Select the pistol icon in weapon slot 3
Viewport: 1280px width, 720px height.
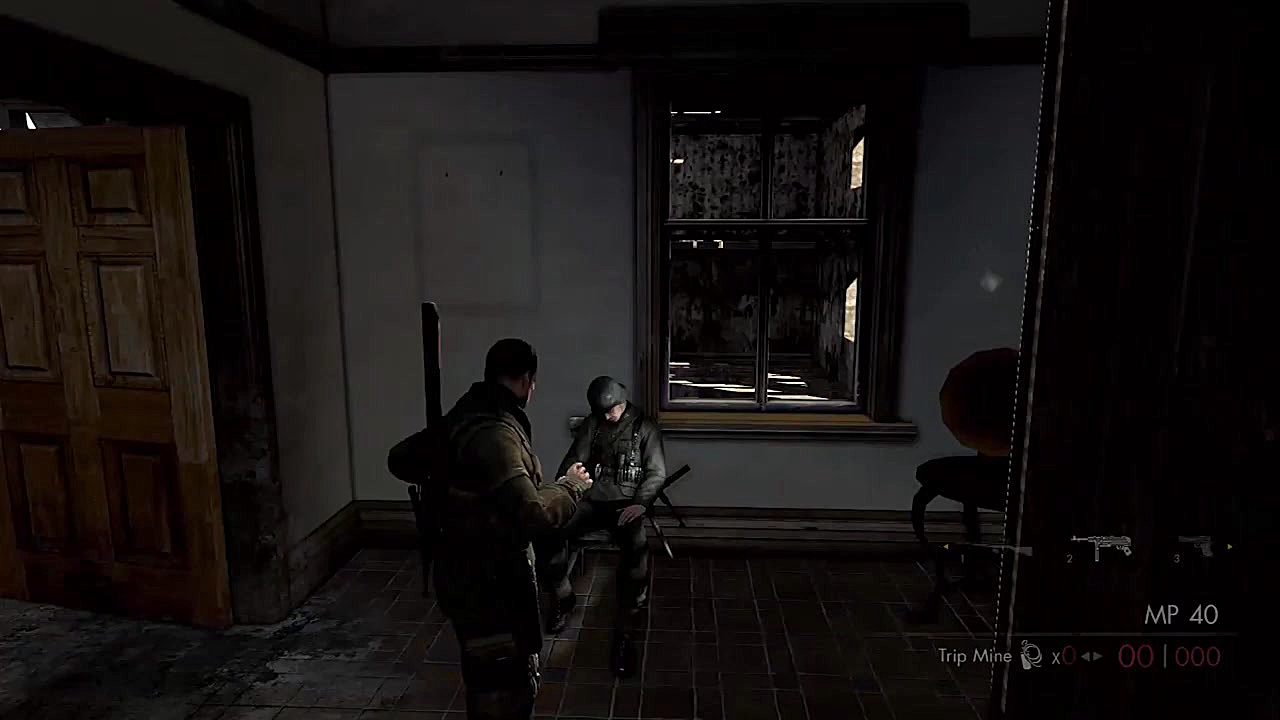[x=1197, y=545]
